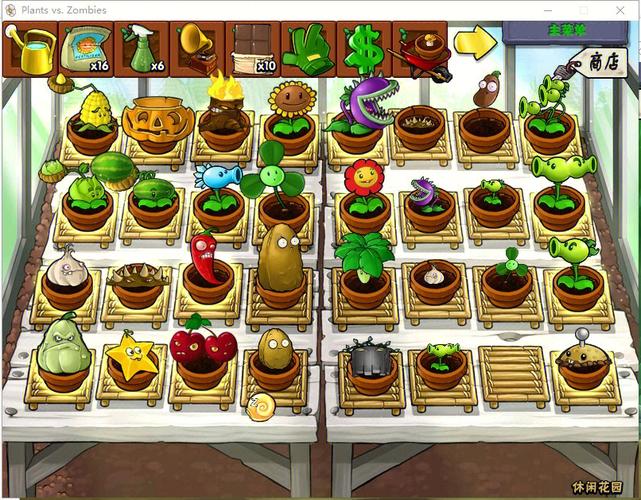Choose the bug spray bottle
This screenshot has width=641, height=500.
pyautogui.click(x=141, y=49)
